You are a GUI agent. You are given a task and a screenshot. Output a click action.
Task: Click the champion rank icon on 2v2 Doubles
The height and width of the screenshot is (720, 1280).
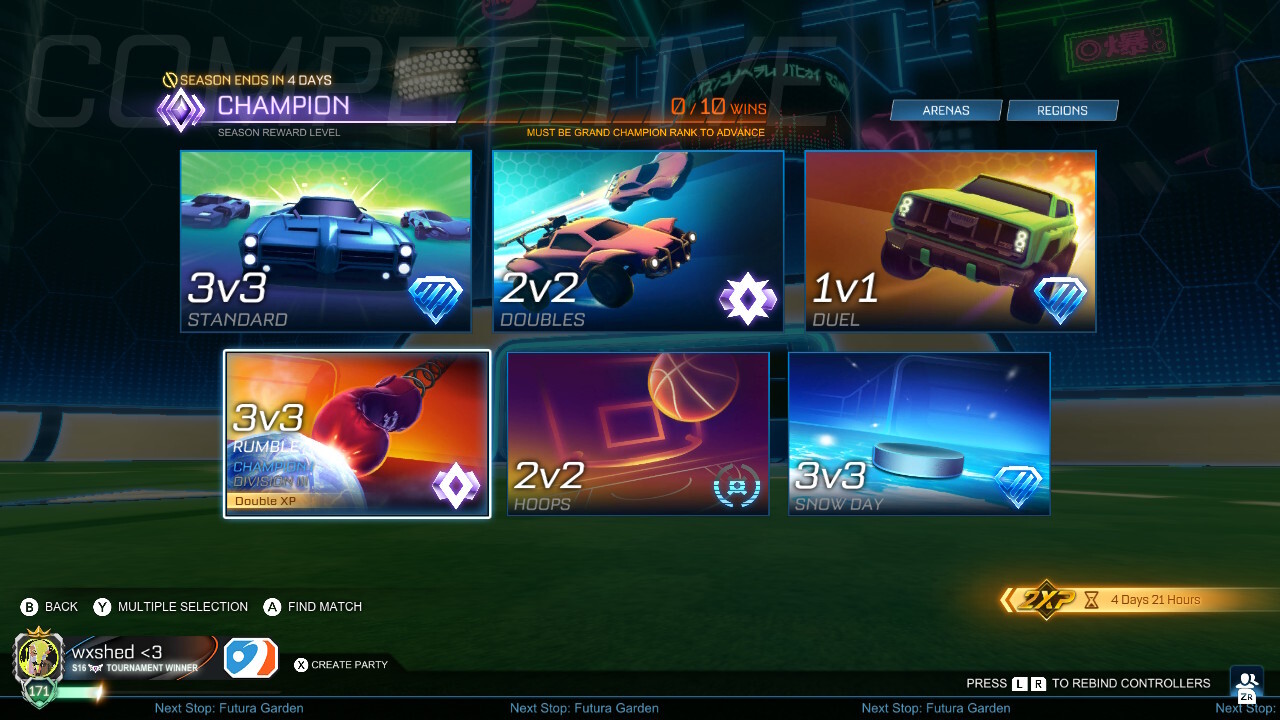pos(748,297)
